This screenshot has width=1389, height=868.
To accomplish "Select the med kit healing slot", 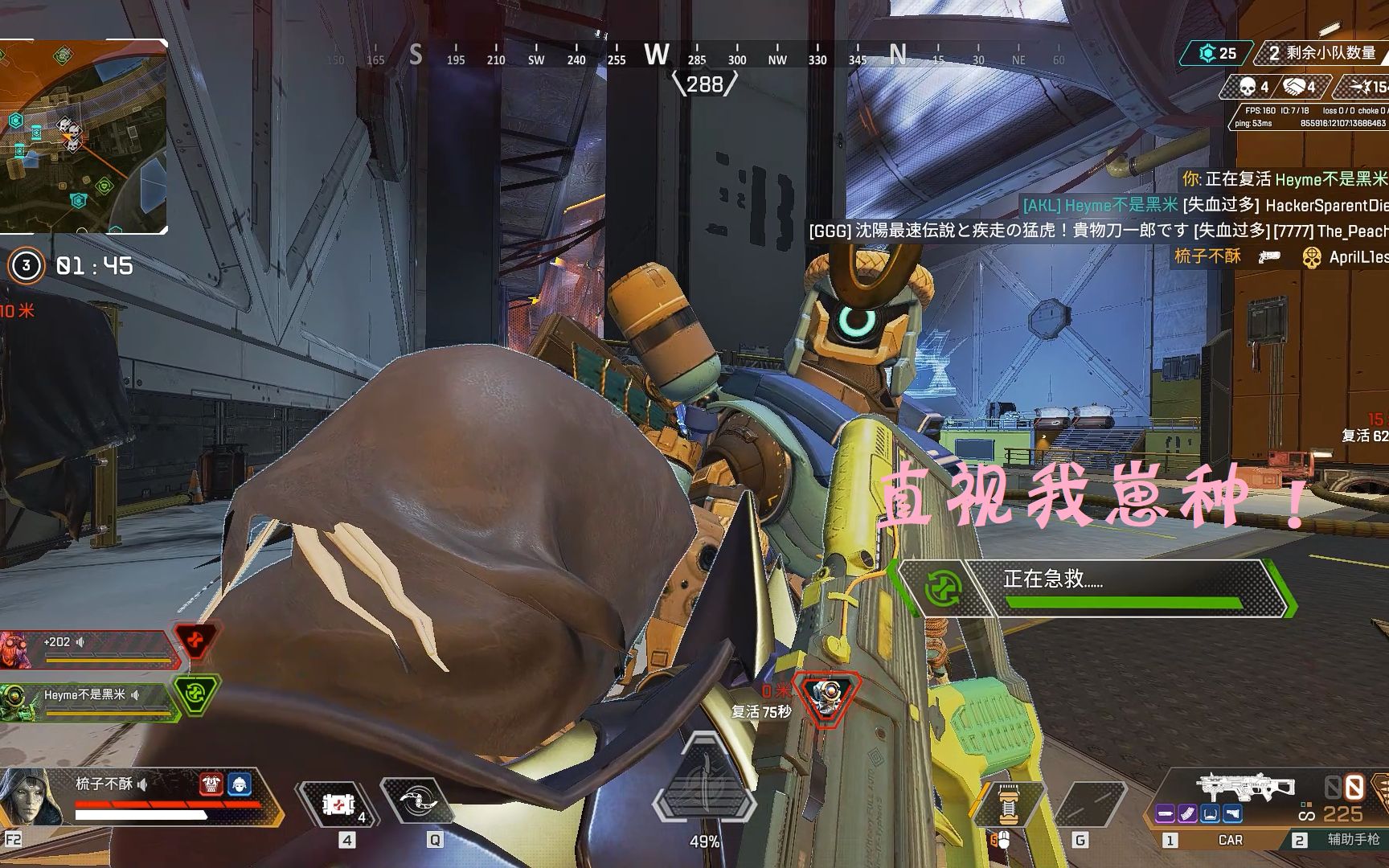I will [x=338, y=804].
